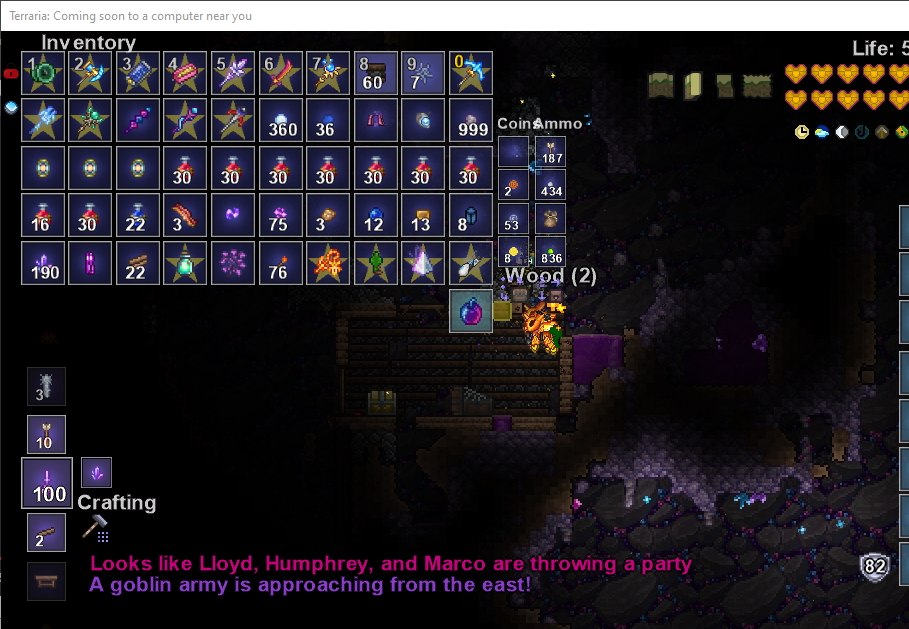Click the ammo slot holding 187 arrows
This screenshot has width=909, height=629.
click(x=550, y=151)
